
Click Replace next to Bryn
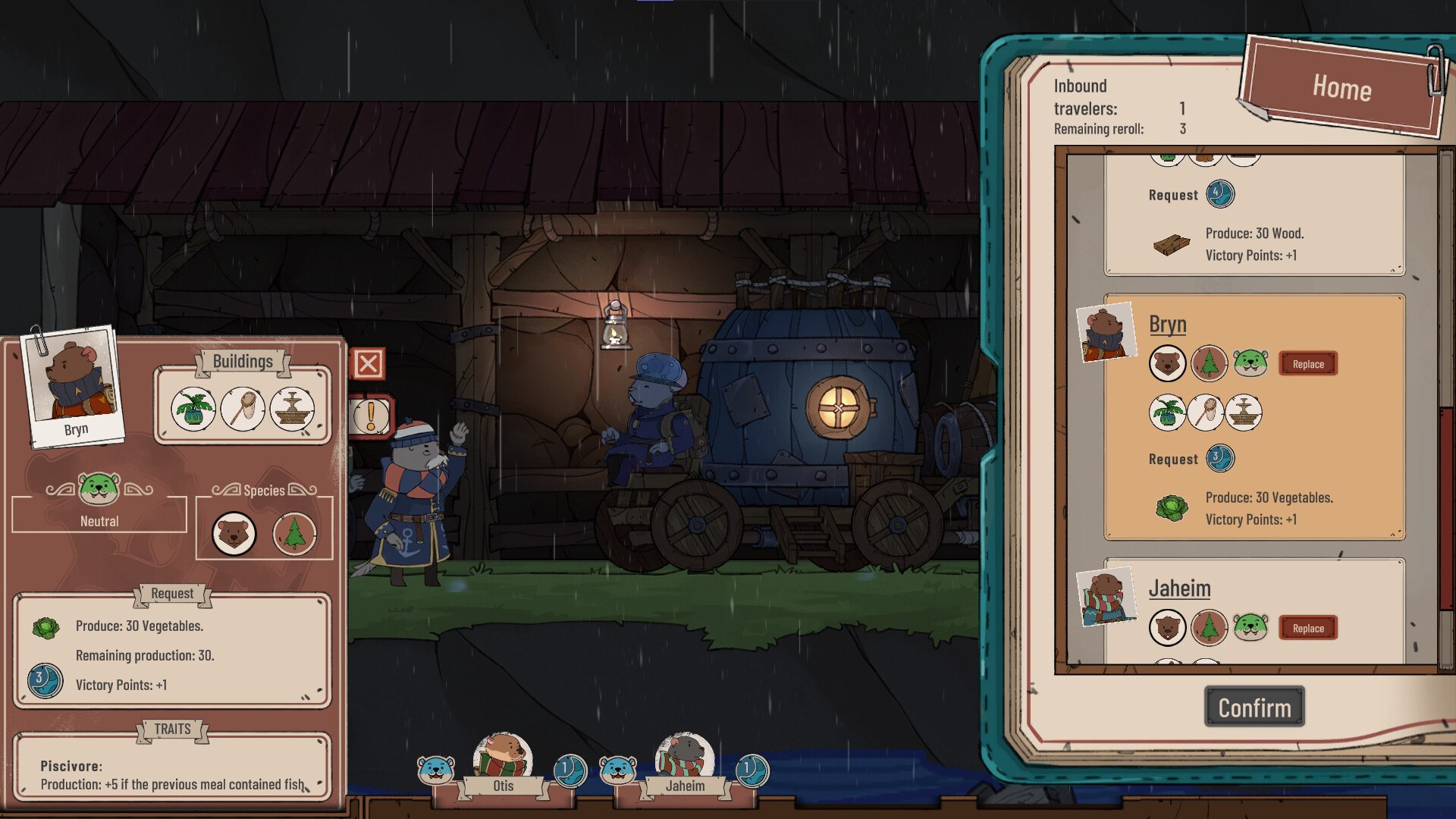pos(1307,364)
